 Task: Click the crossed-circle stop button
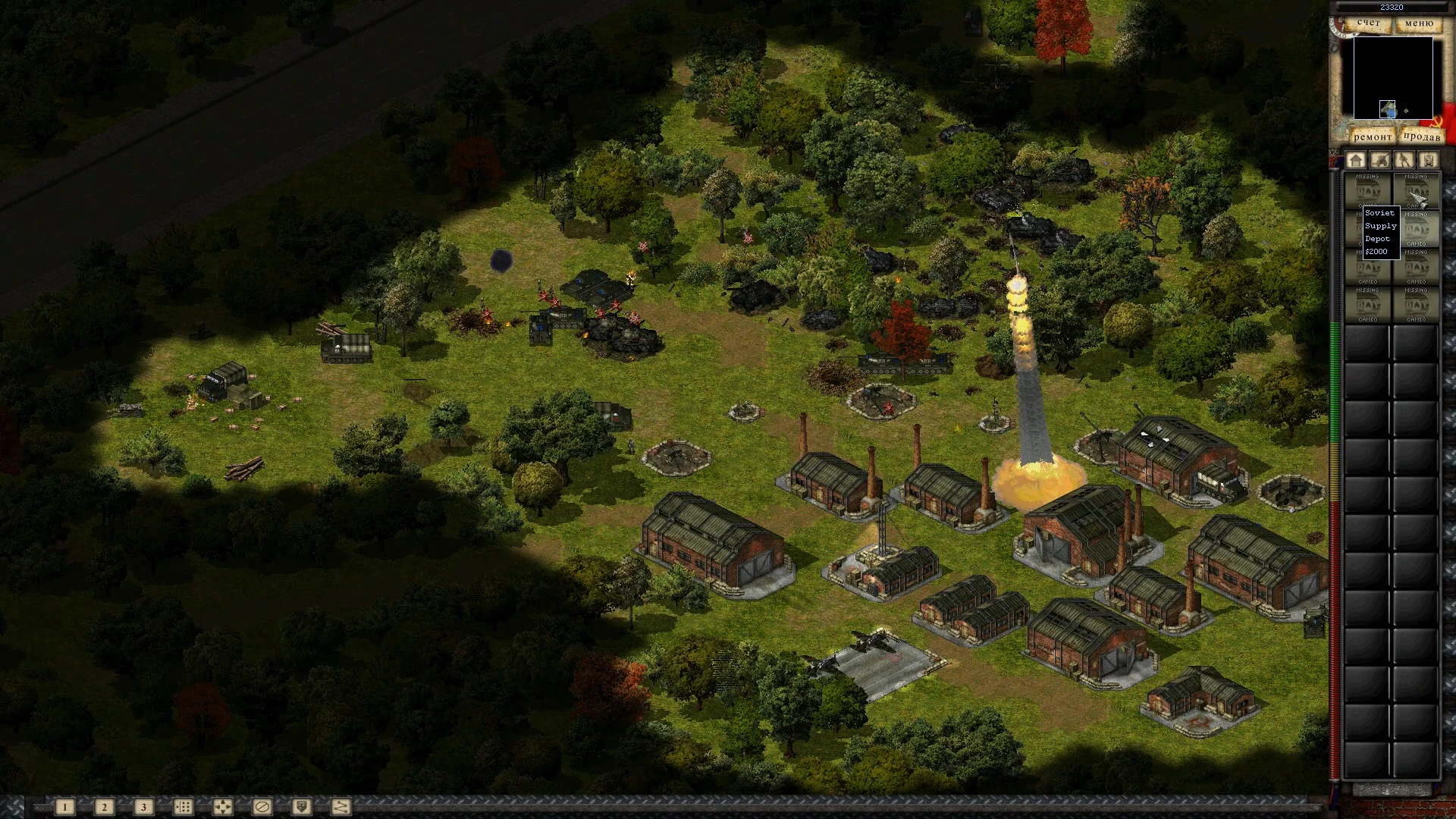pos(262,807)
